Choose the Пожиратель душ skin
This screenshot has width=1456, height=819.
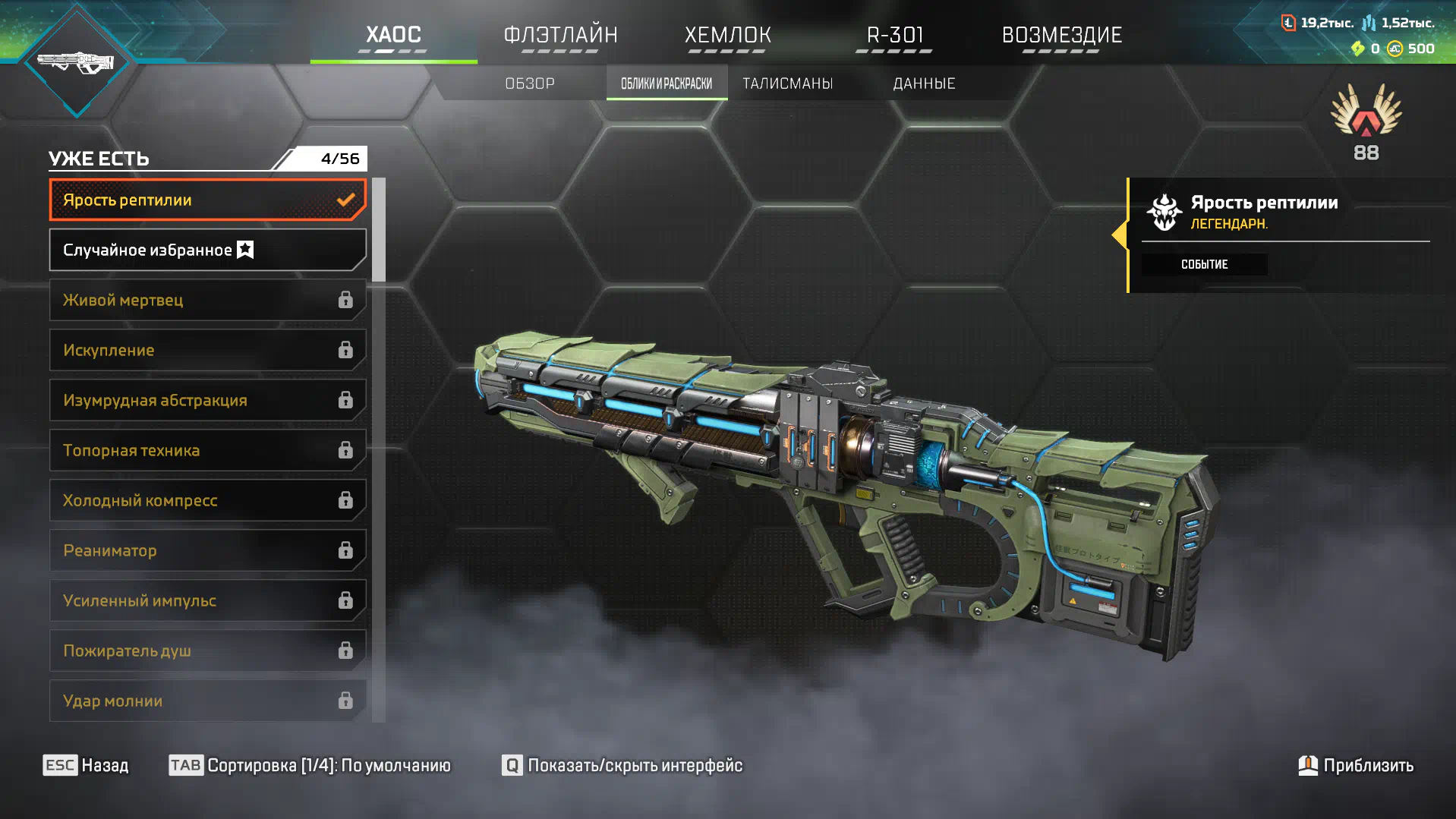click(x=207, y=650)
